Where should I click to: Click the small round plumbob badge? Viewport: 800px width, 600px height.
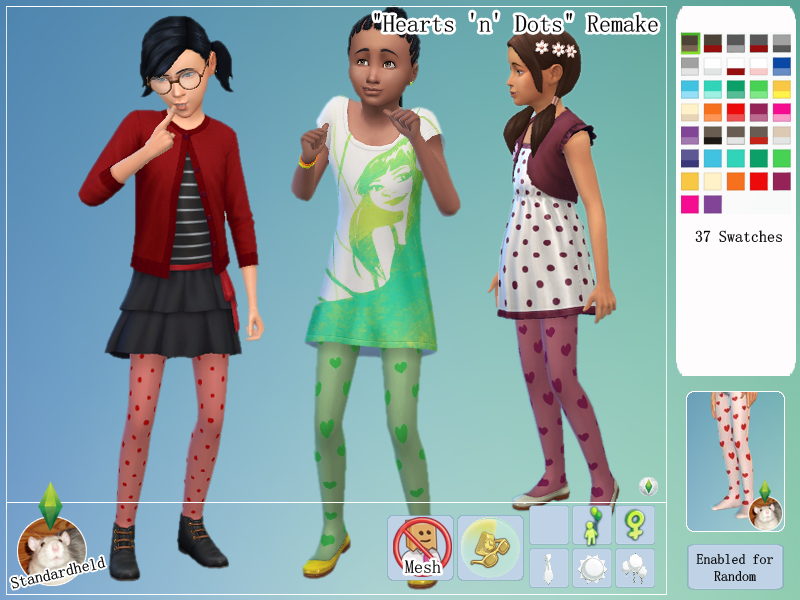click(648, 487)
